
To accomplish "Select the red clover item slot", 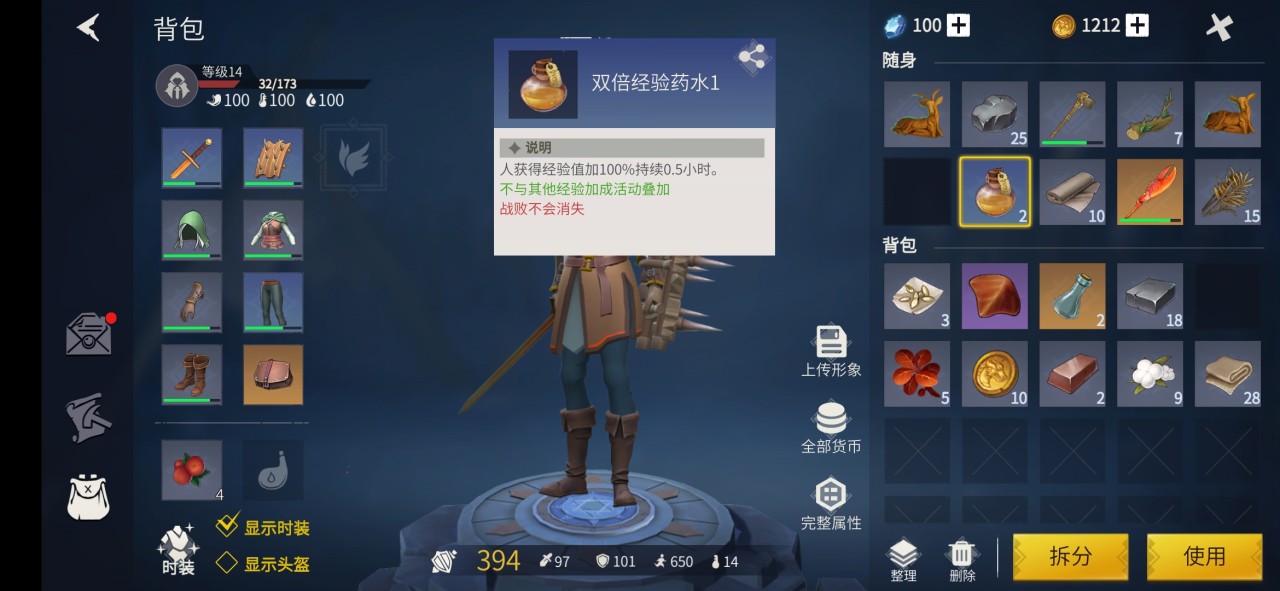I will (x=916, y=374).
